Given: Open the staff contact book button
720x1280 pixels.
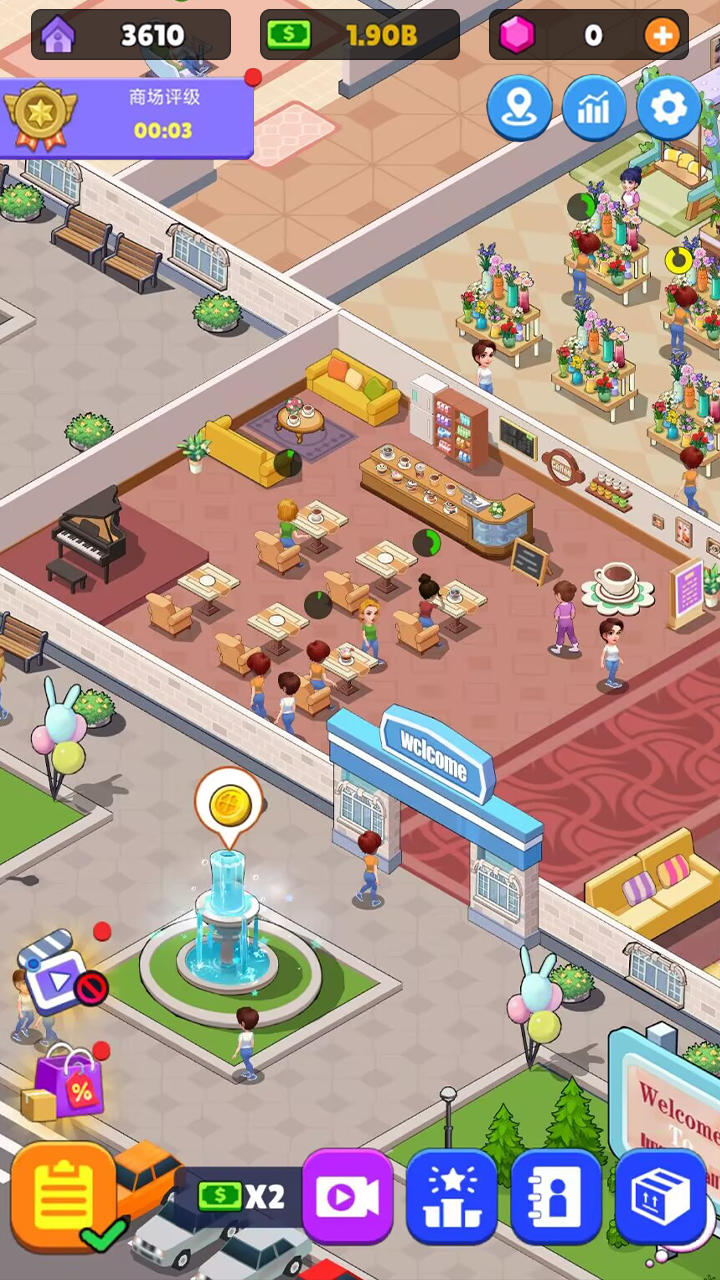Looking at the screenshot, I should [x=556, y=1196].
